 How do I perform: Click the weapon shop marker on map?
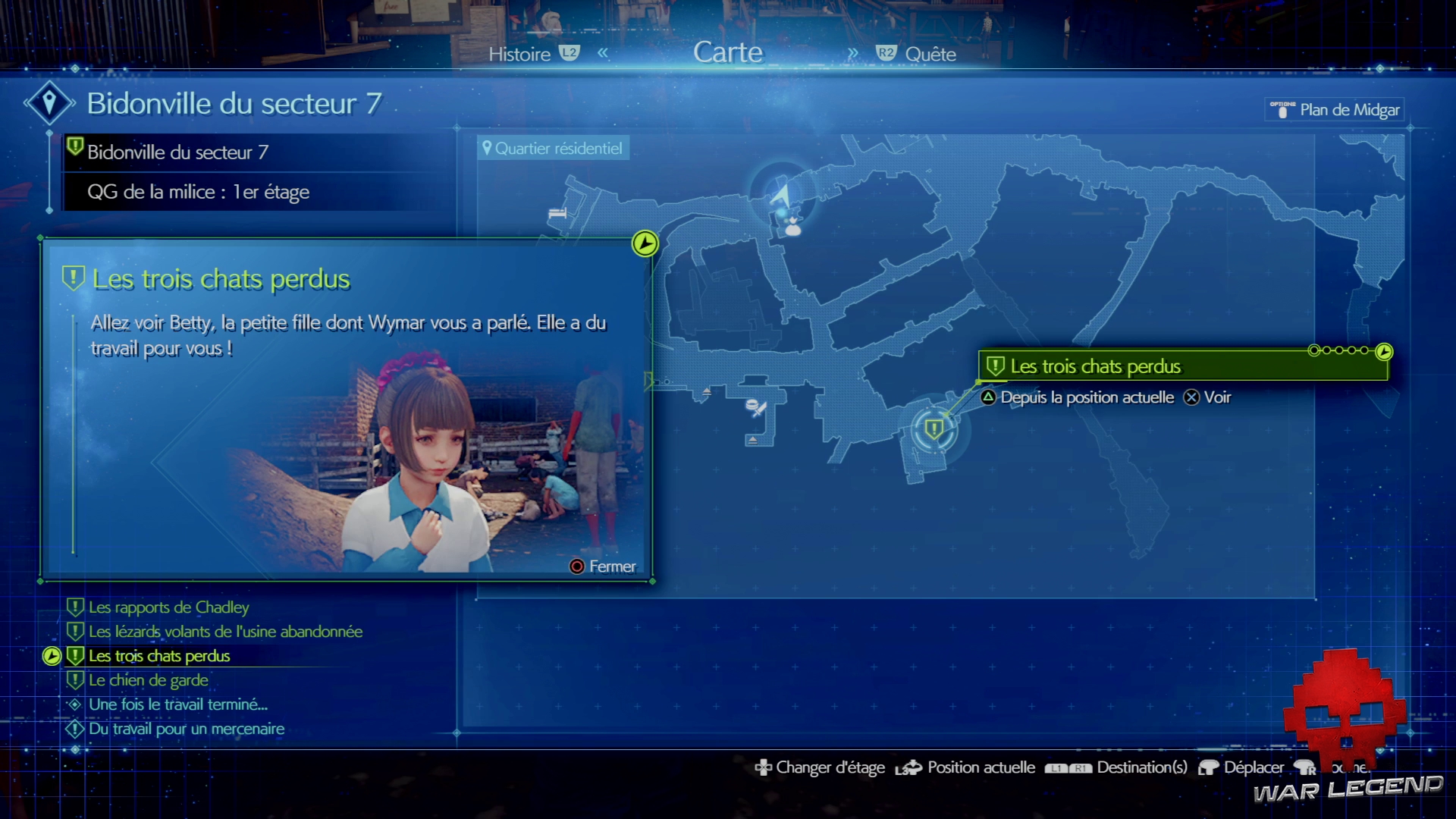click(755, 408)
